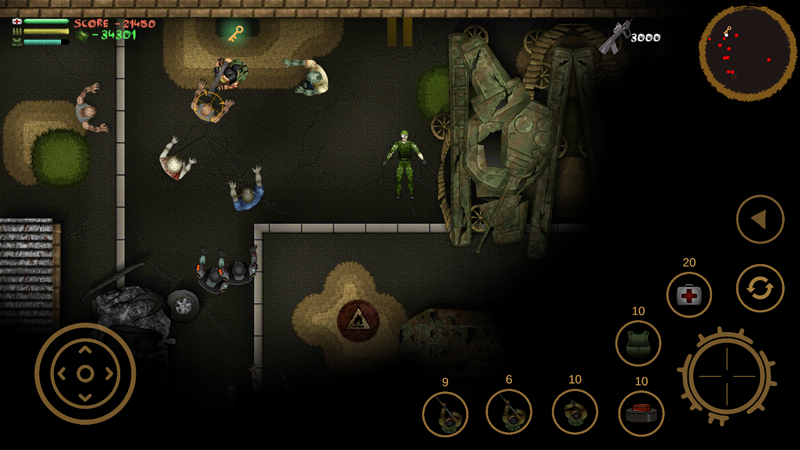Use the first aid medkit
The height and width of the screenshot is (450, 800).
689,295
